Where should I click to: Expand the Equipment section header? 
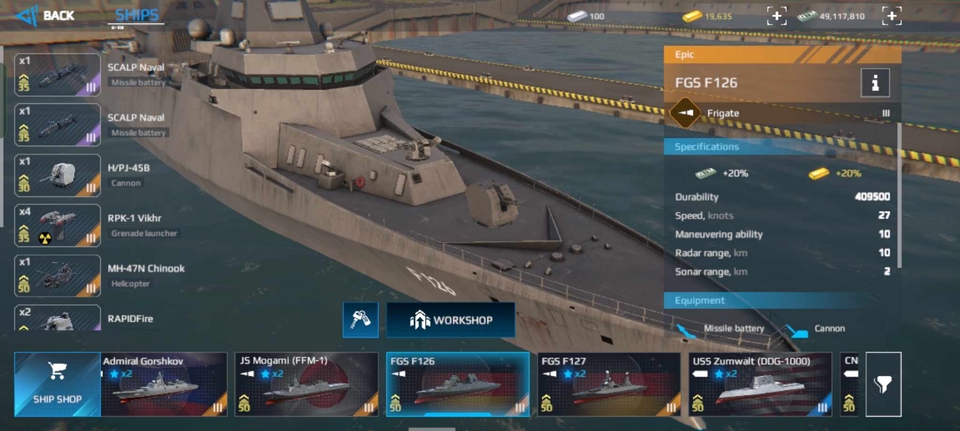tap(780, 300)
